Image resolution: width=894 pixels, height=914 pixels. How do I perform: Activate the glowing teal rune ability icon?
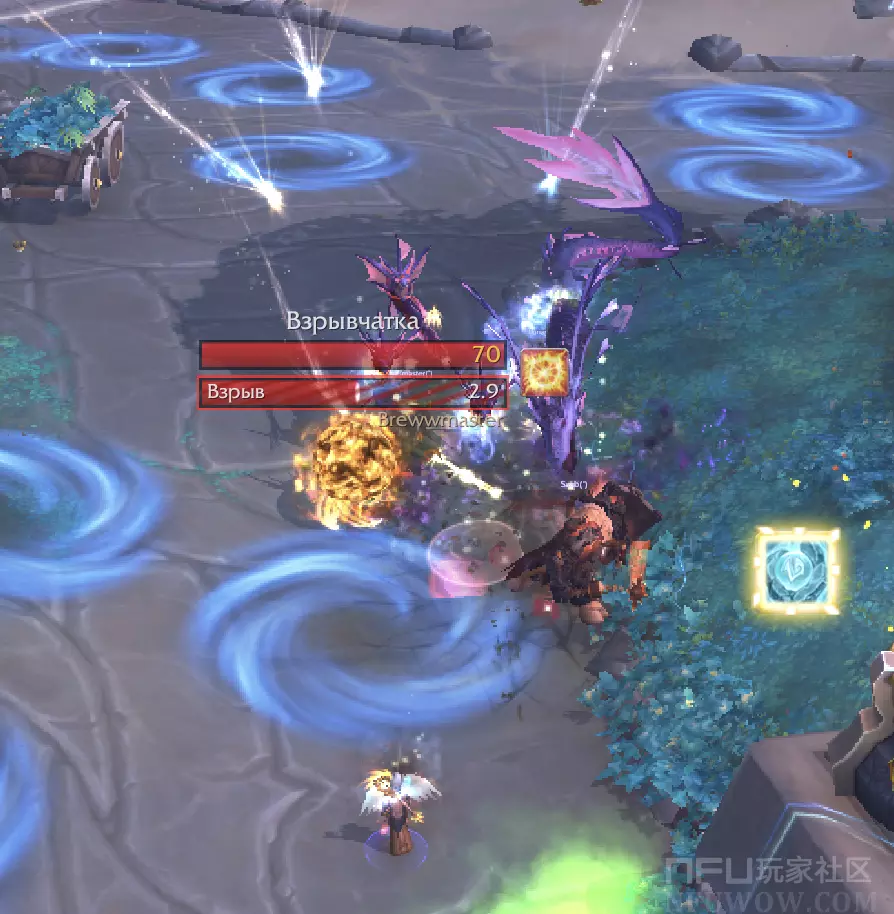[796, 569]
